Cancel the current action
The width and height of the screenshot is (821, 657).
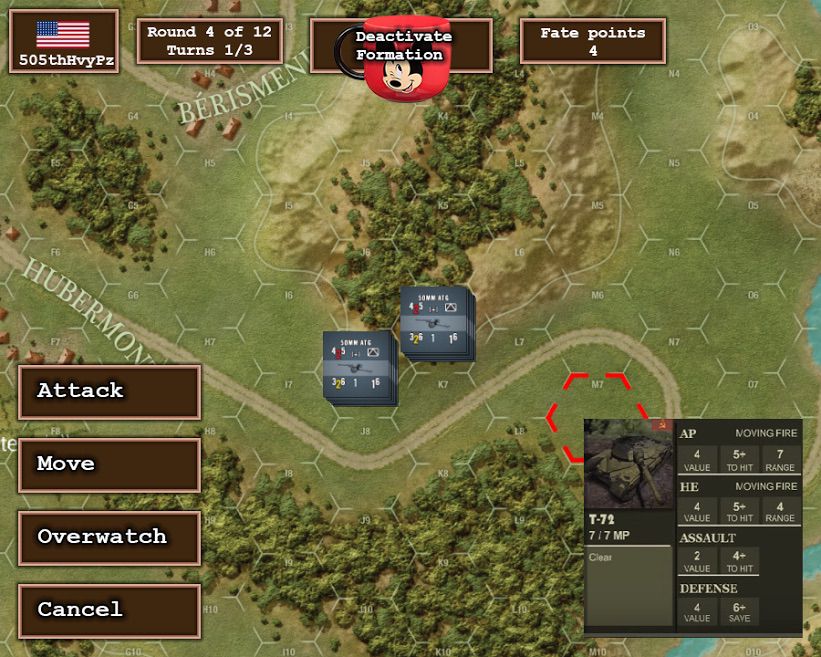pyautogui.click(x=109, y=610)
